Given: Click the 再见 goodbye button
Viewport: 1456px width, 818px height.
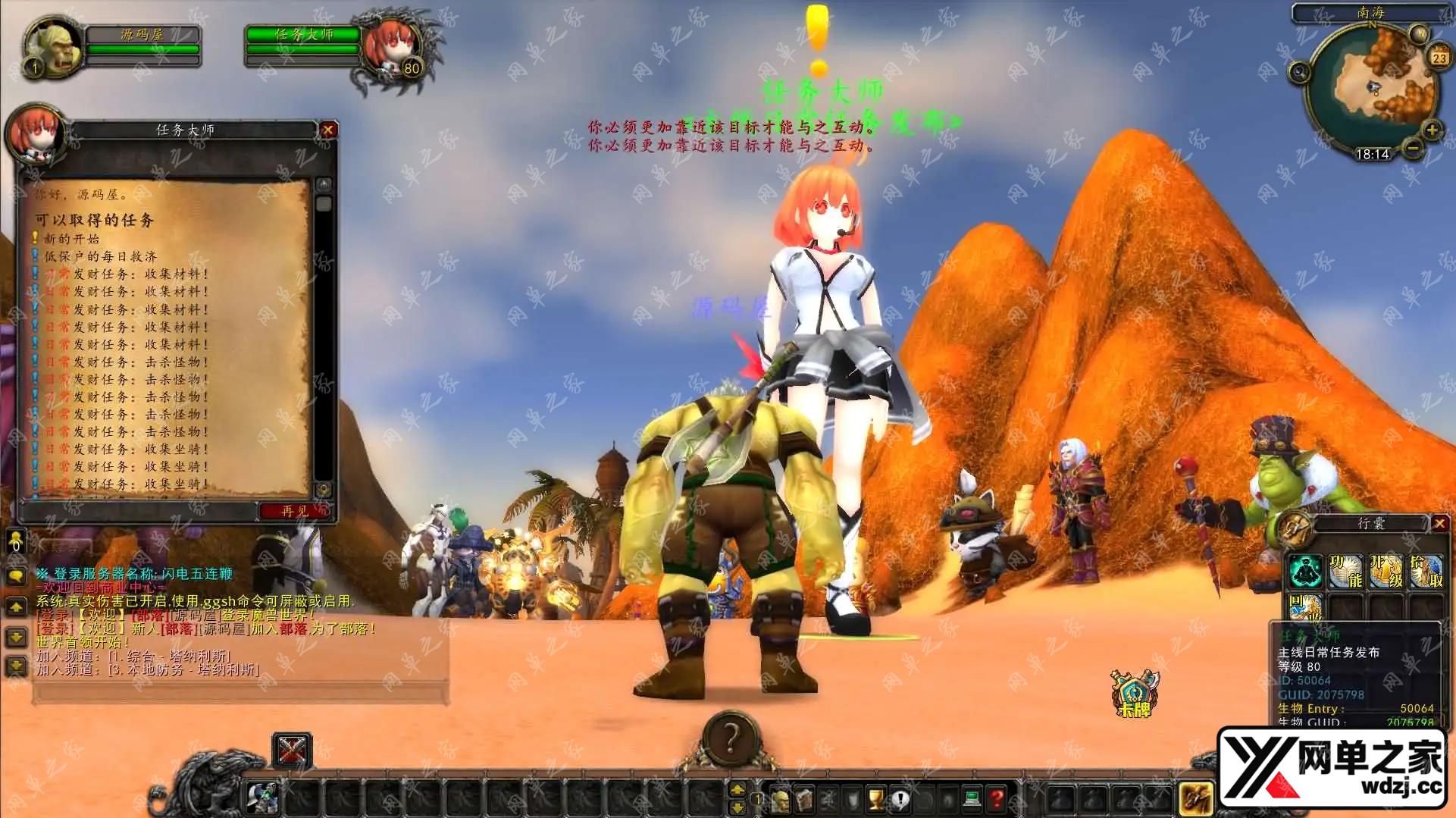Looking at the screenshot, I should pyautogui.click(x=295, y=511).
